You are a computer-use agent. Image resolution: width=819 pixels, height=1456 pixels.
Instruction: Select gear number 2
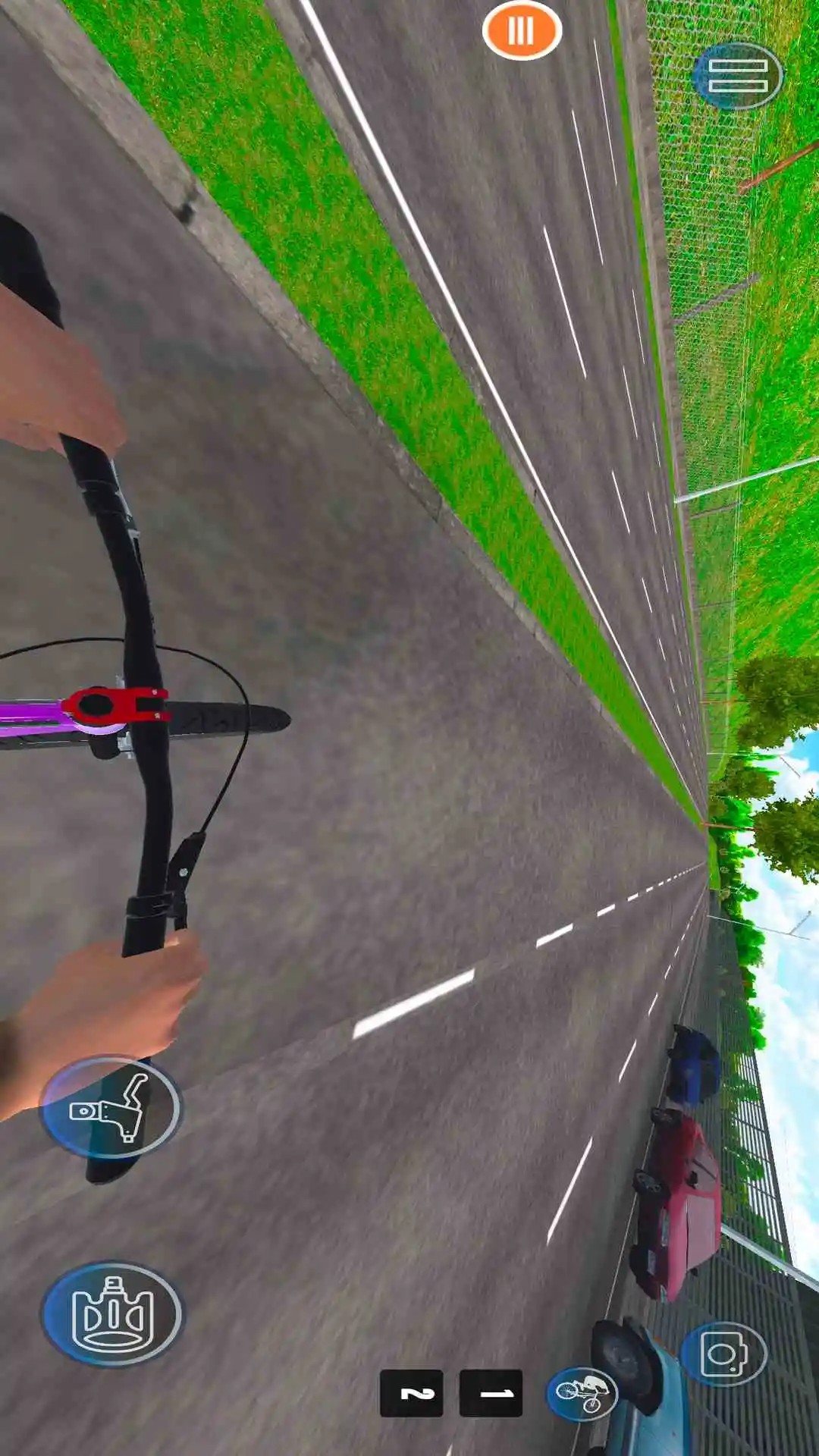pos(412,1393)
